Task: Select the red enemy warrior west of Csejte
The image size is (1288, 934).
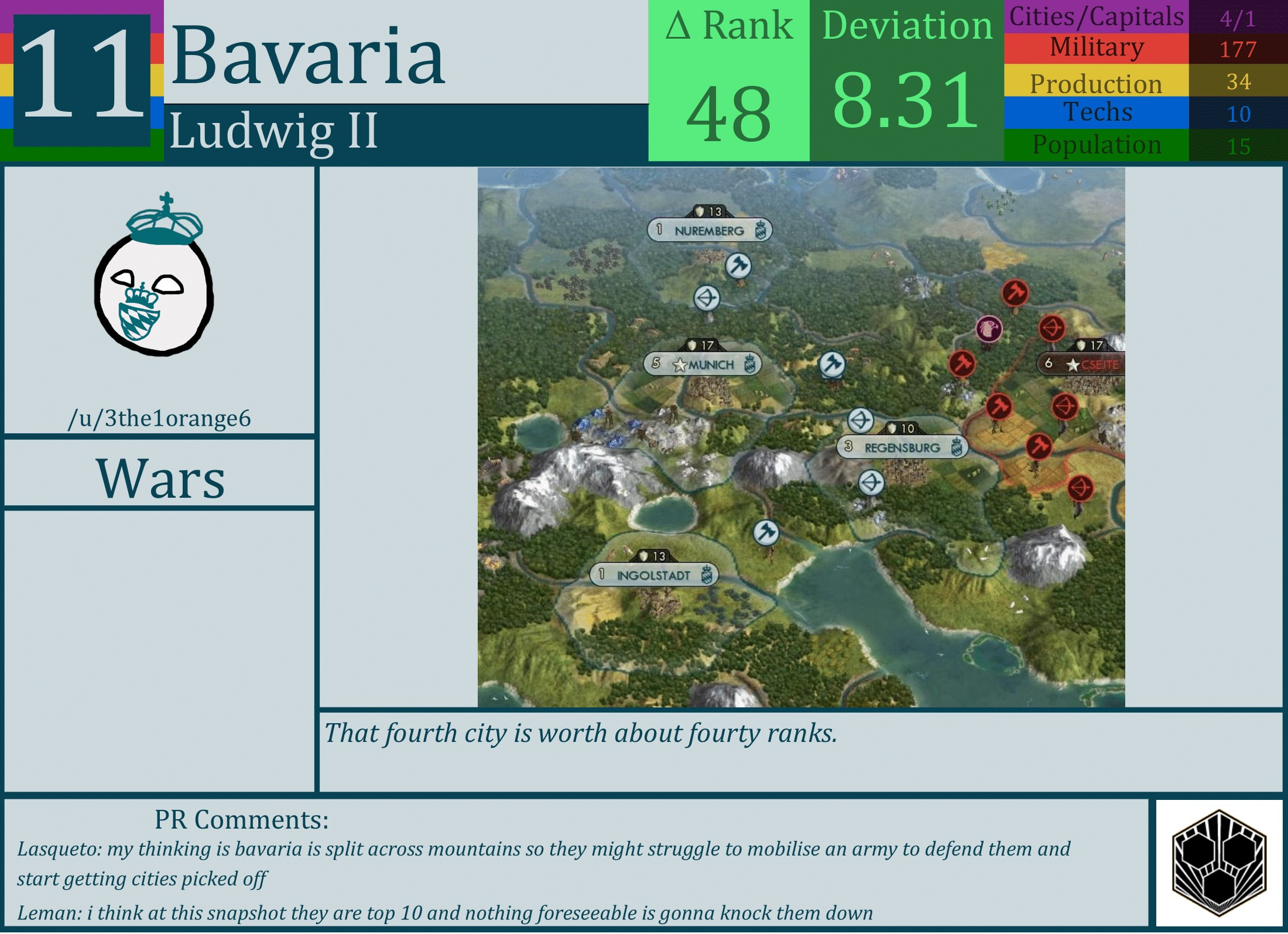Action: point(962,364)
